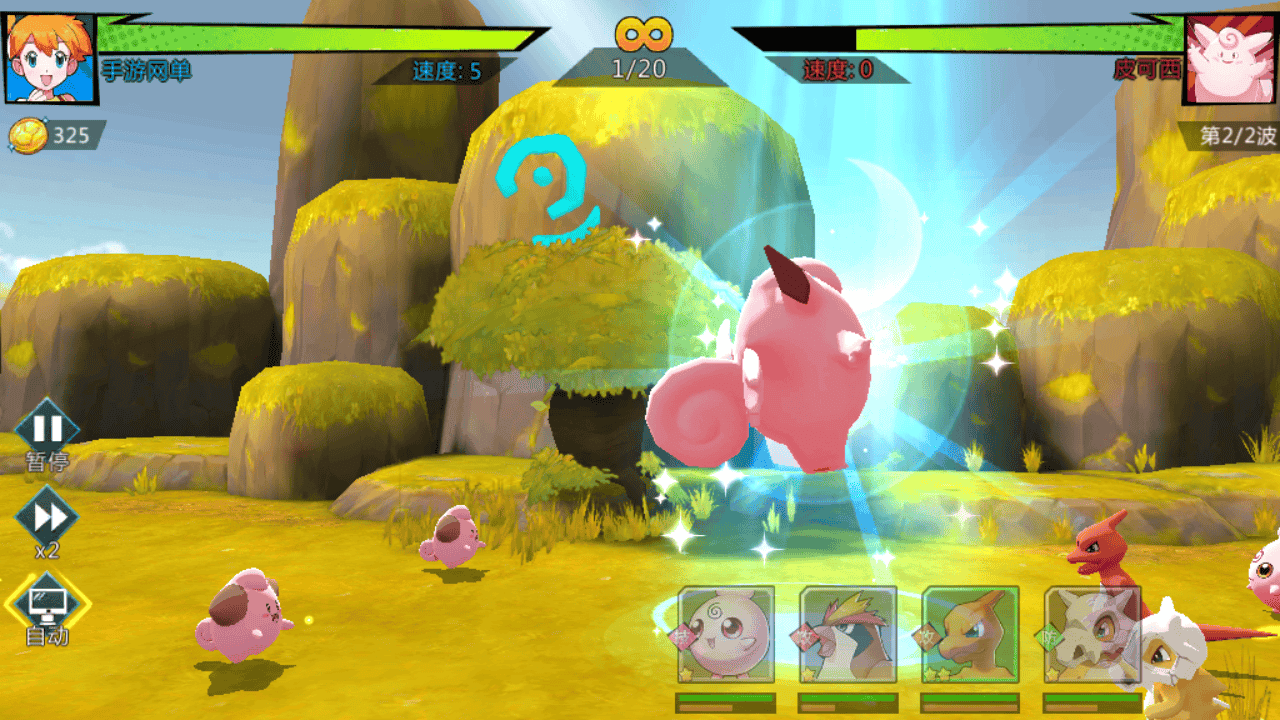Viewport: 1280px width, 720px height.
Task: Click the Clefable enemy portrait
Action: (1229, 59)
